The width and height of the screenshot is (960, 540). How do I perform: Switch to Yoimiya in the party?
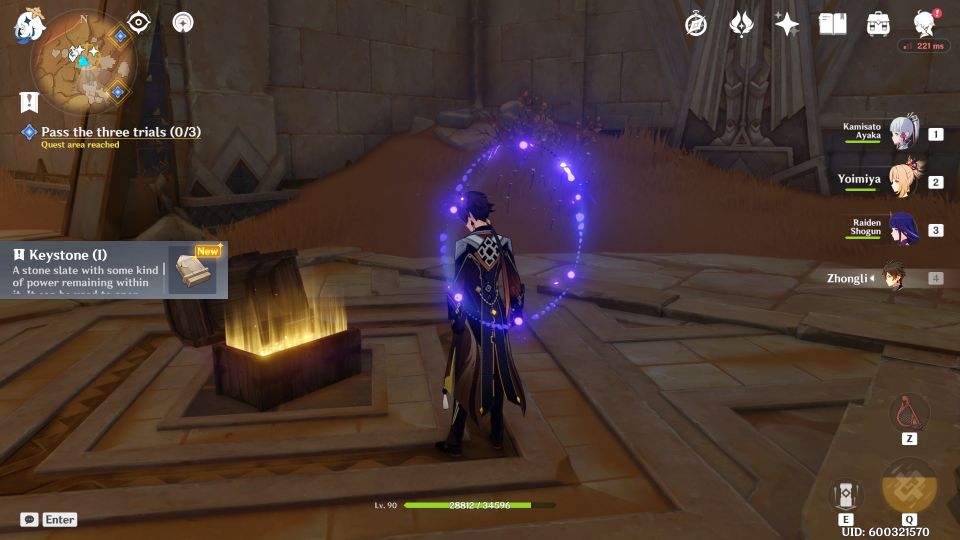click(903, 182)
